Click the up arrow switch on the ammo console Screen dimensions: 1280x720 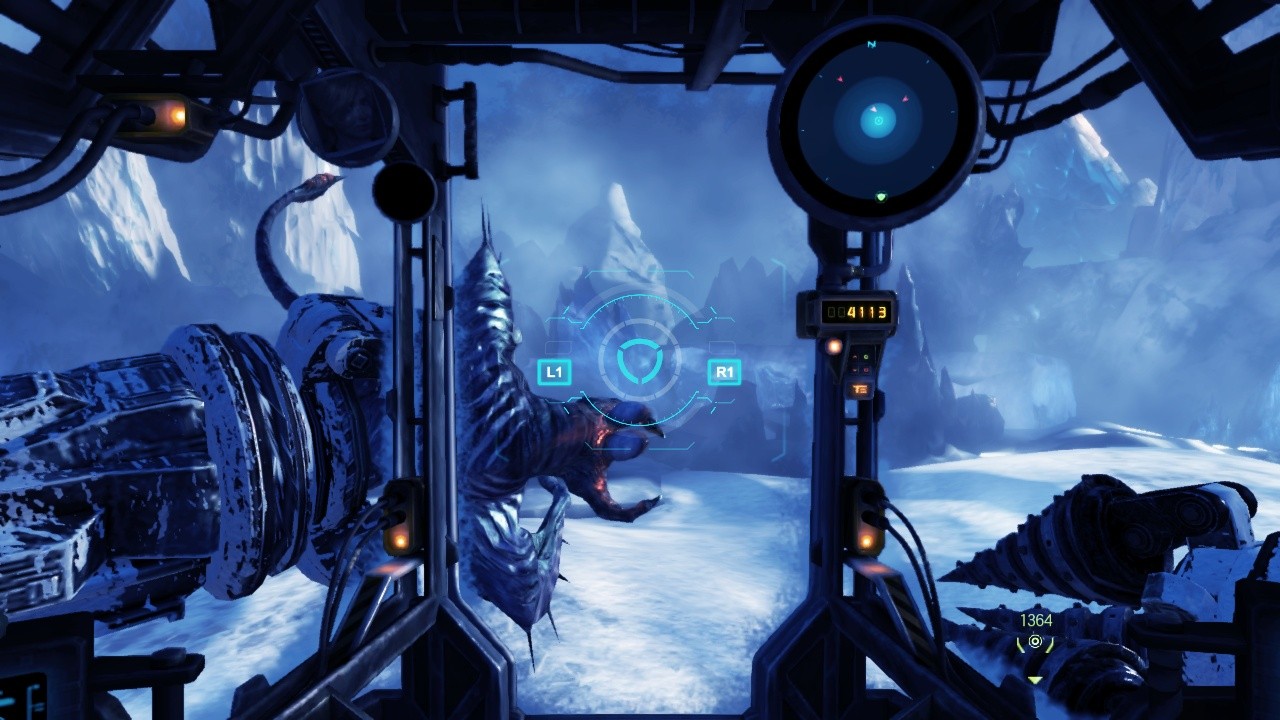pyautogui.click(x=853, y=356)
